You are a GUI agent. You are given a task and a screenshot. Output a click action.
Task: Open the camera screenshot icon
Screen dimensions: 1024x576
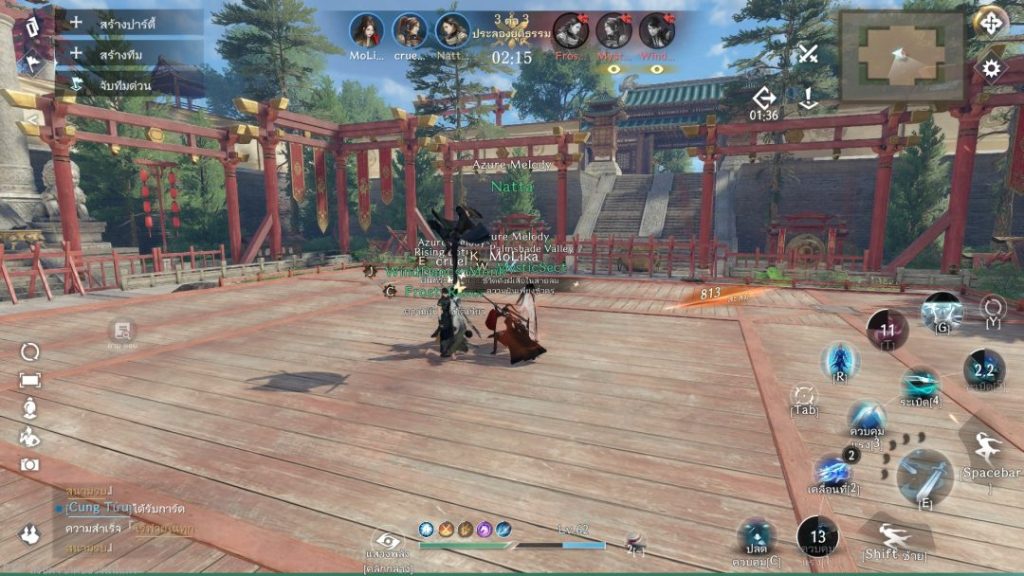30,464
